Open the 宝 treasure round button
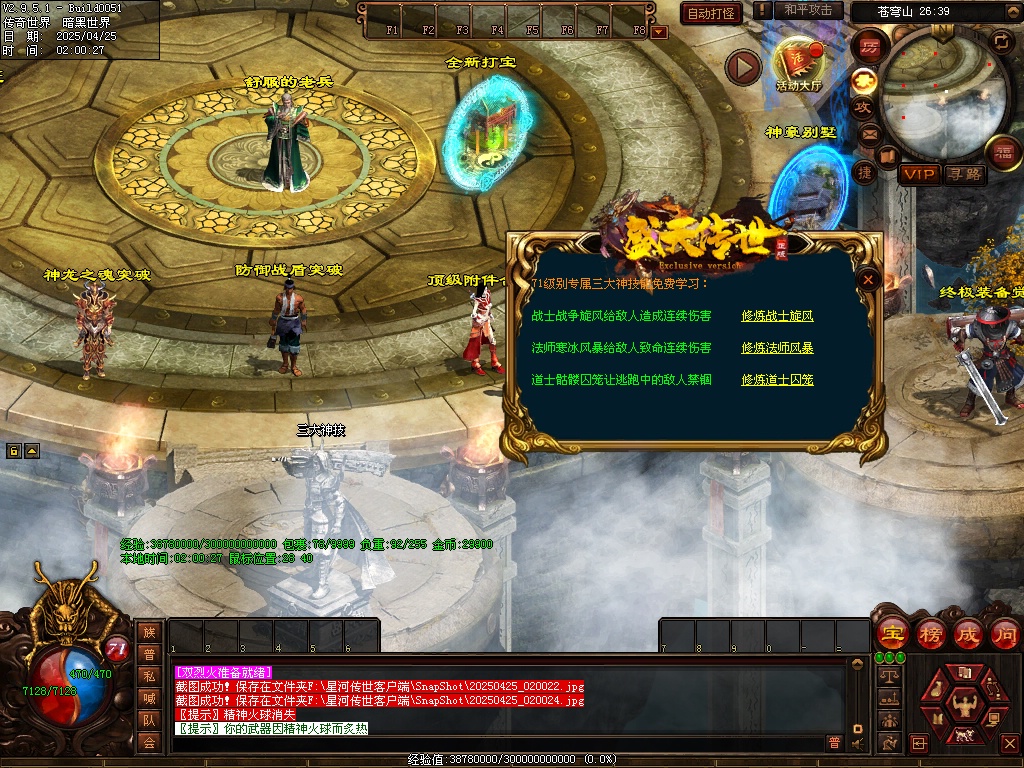Viewport: 1024px width, 768px height. [891, 633]
